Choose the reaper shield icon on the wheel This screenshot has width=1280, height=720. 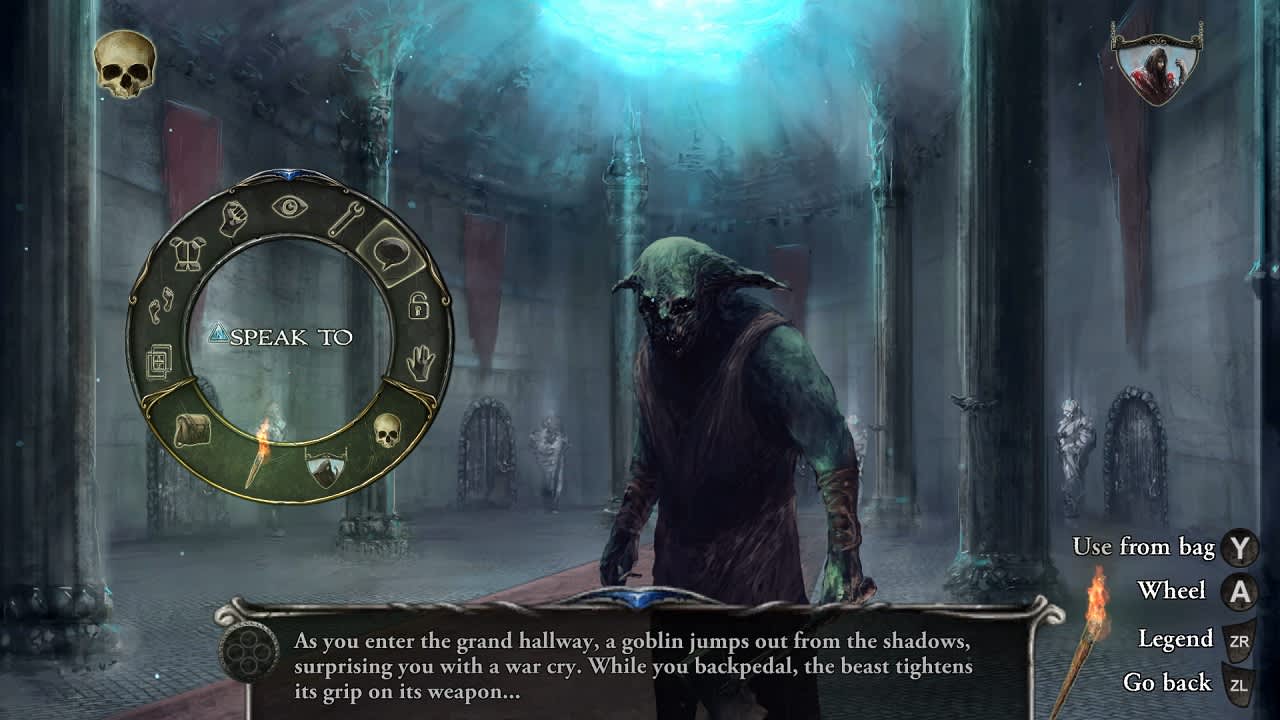[325, 465]
